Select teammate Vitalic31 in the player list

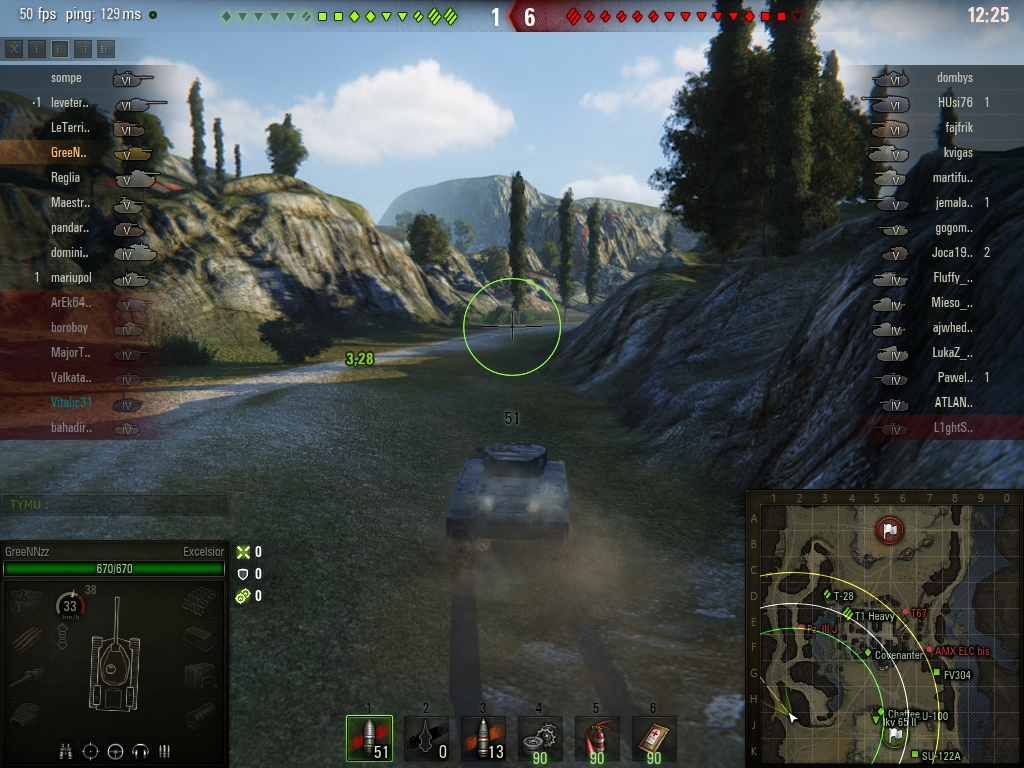point(71,403)
